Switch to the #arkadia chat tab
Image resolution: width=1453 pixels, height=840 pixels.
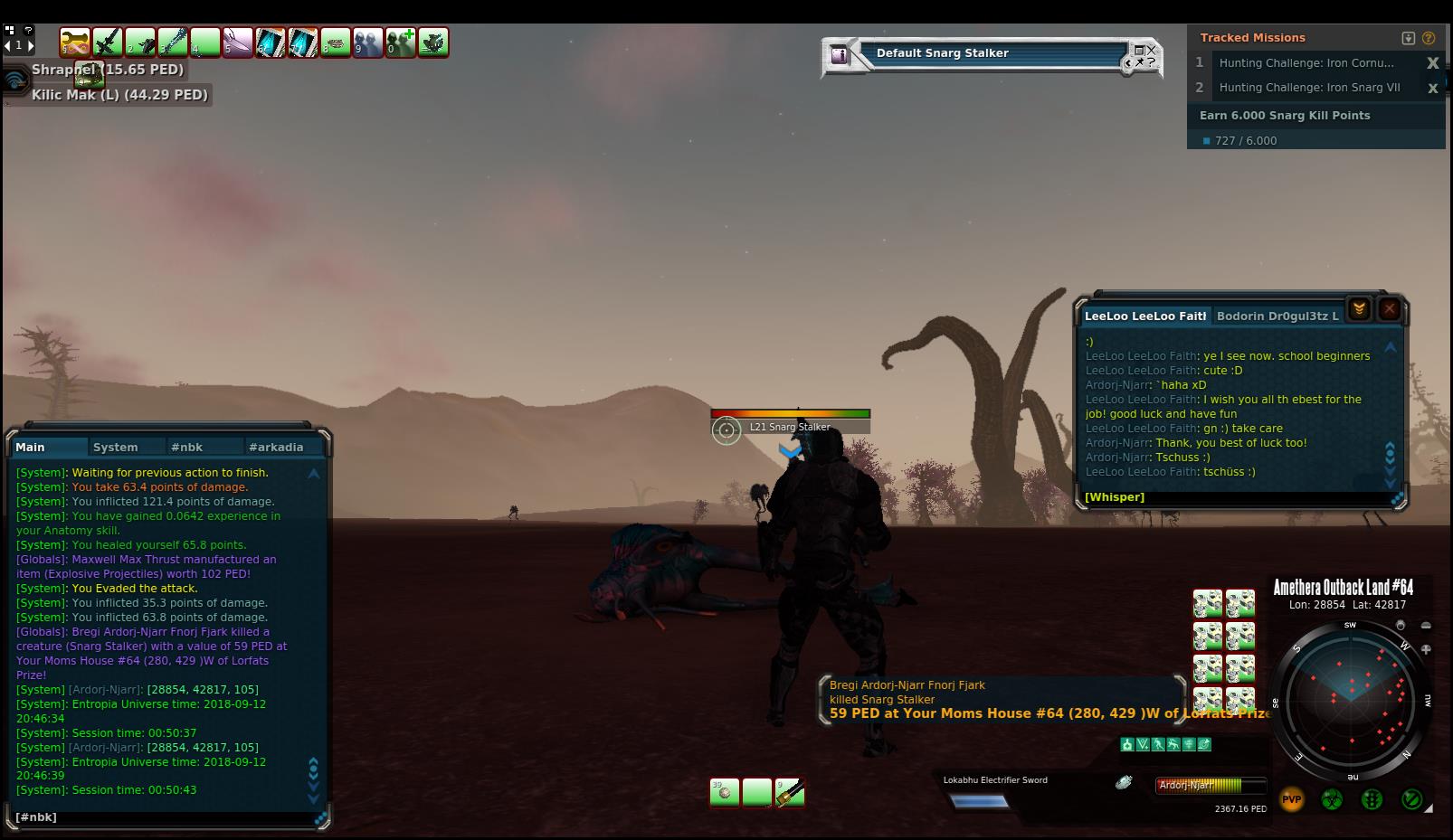point(276,448)
